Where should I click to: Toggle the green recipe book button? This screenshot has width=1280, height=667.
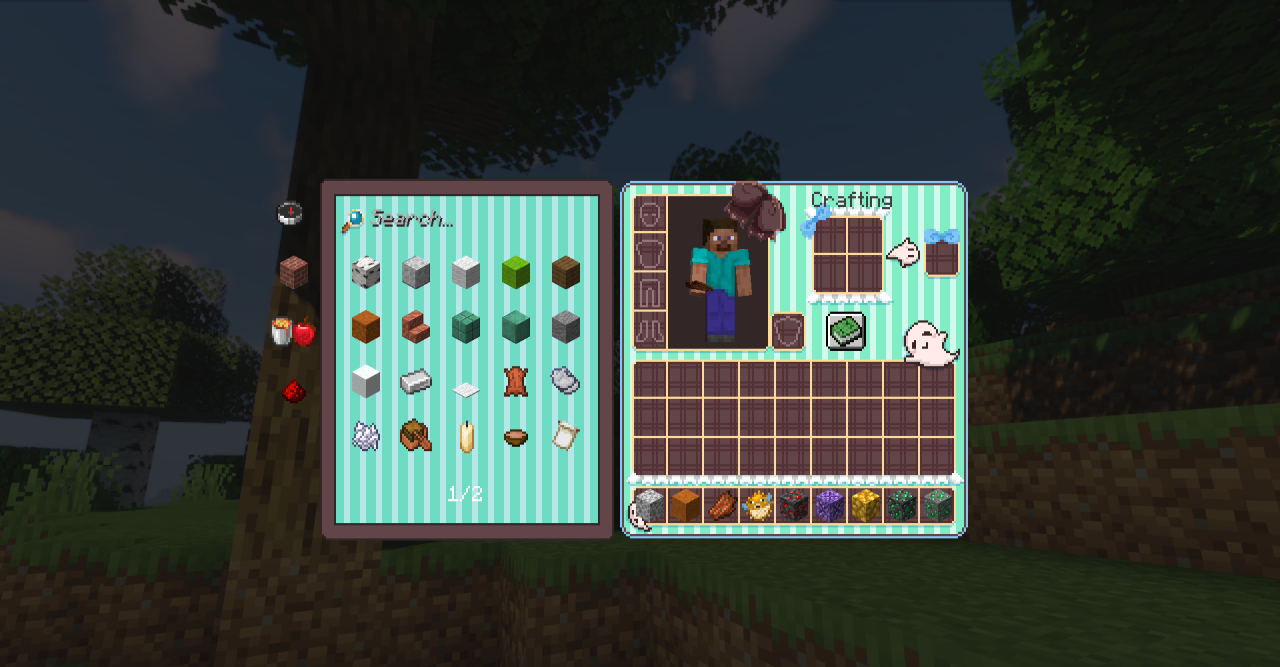[x=845, y=331]
